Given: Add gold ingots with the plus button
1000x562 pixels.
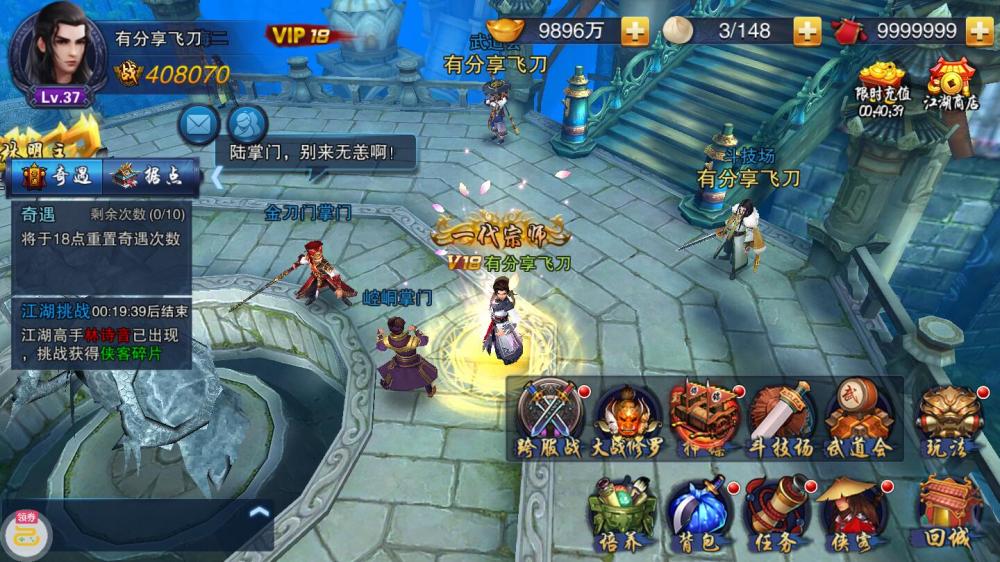Looking at the screenshot, I should coord(635,31).
